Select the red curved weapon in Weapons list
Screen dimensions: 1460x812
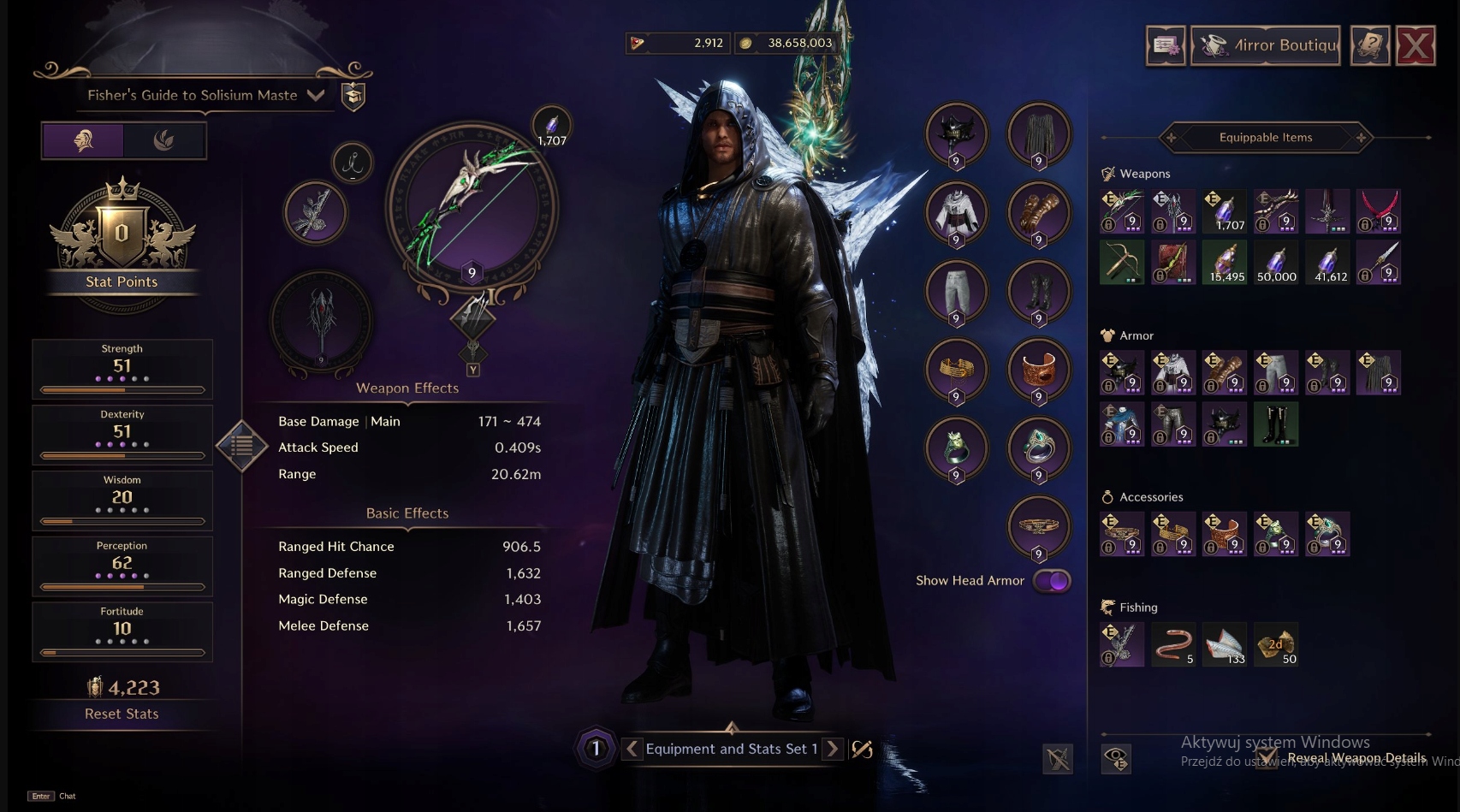pos(1378,211)
